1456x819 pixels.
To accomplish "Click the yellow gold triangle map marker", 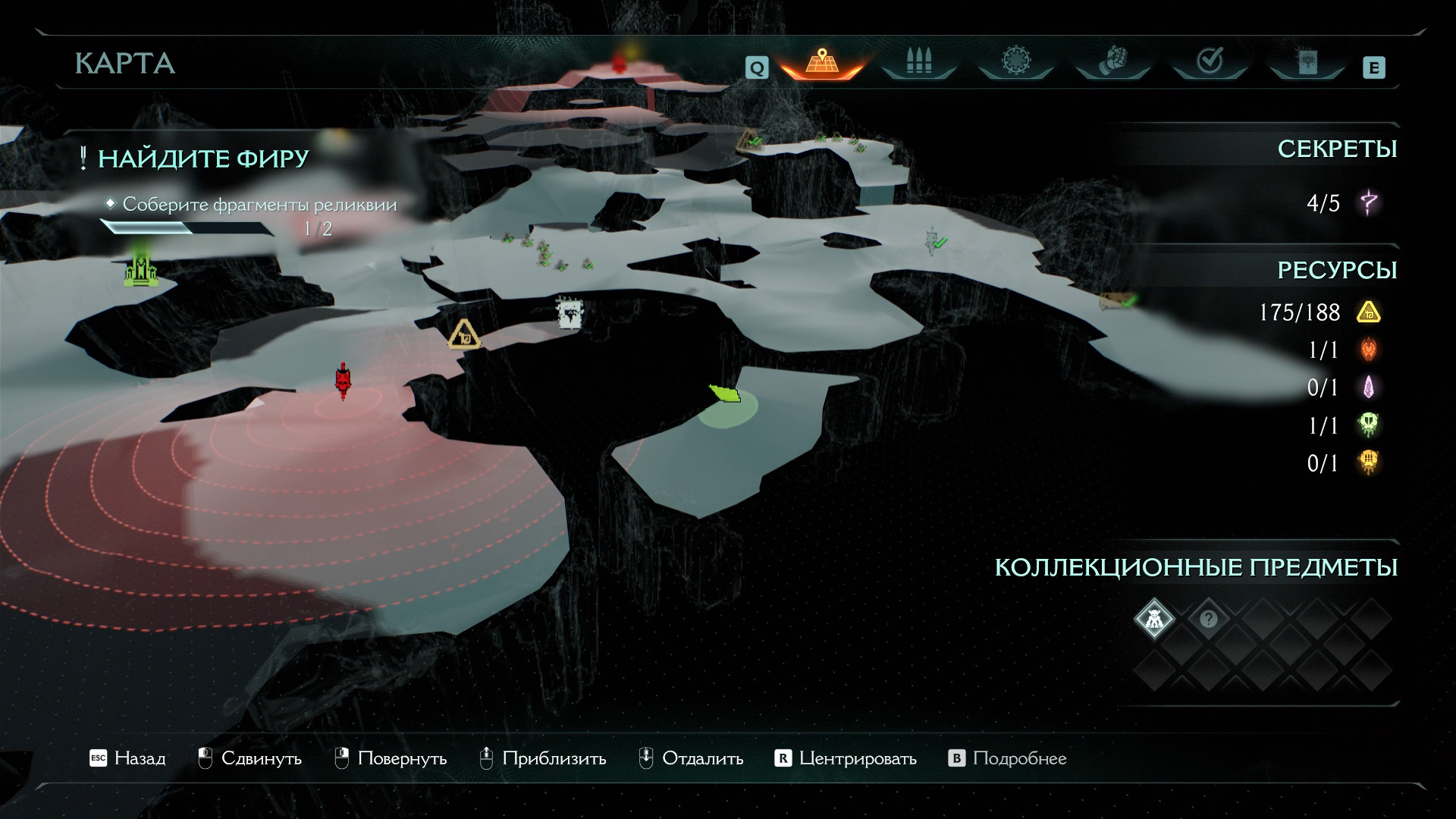I will click(x=463, y=334).
